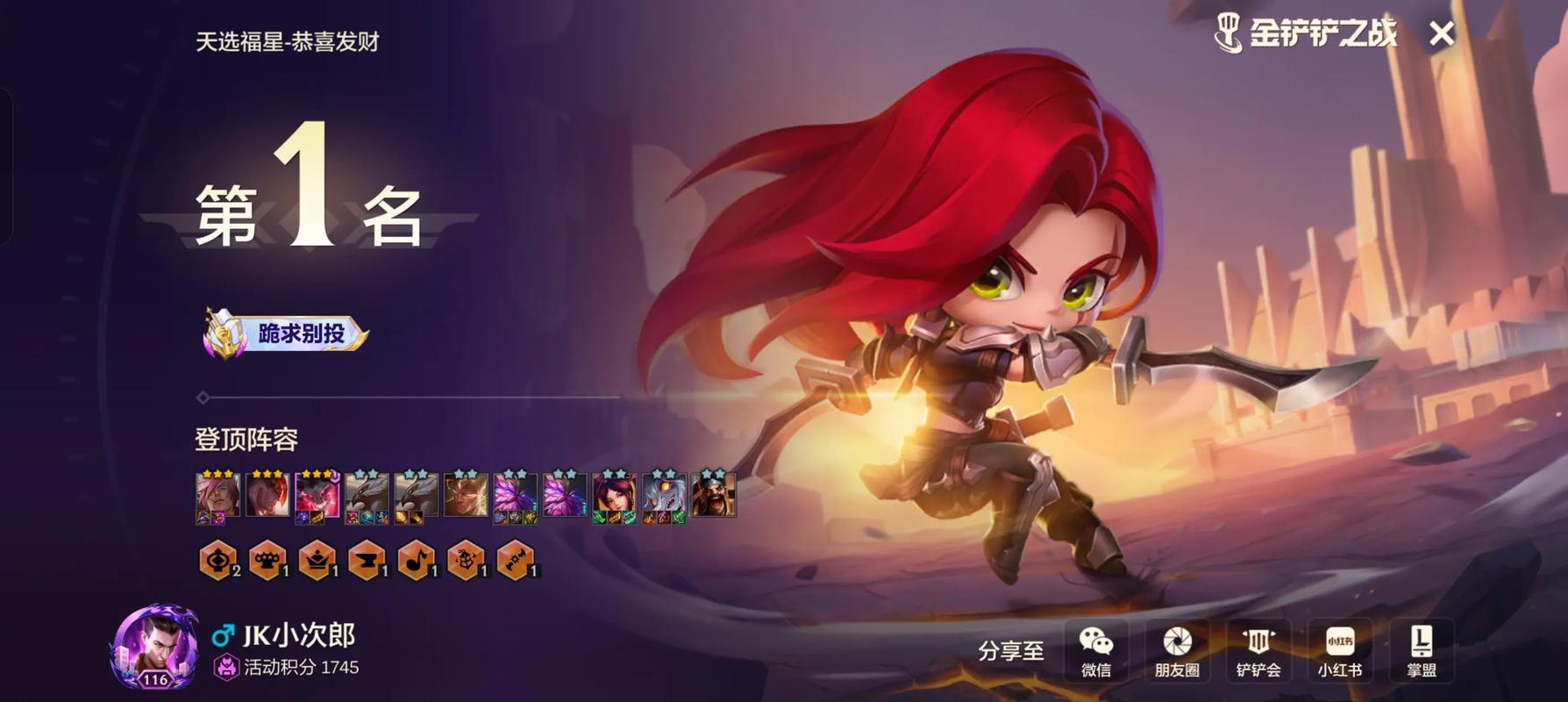Share to 铲铲会 community
Viewport: 1568px width, 702px height.
pyautogui.click(x=1258, y=650)
